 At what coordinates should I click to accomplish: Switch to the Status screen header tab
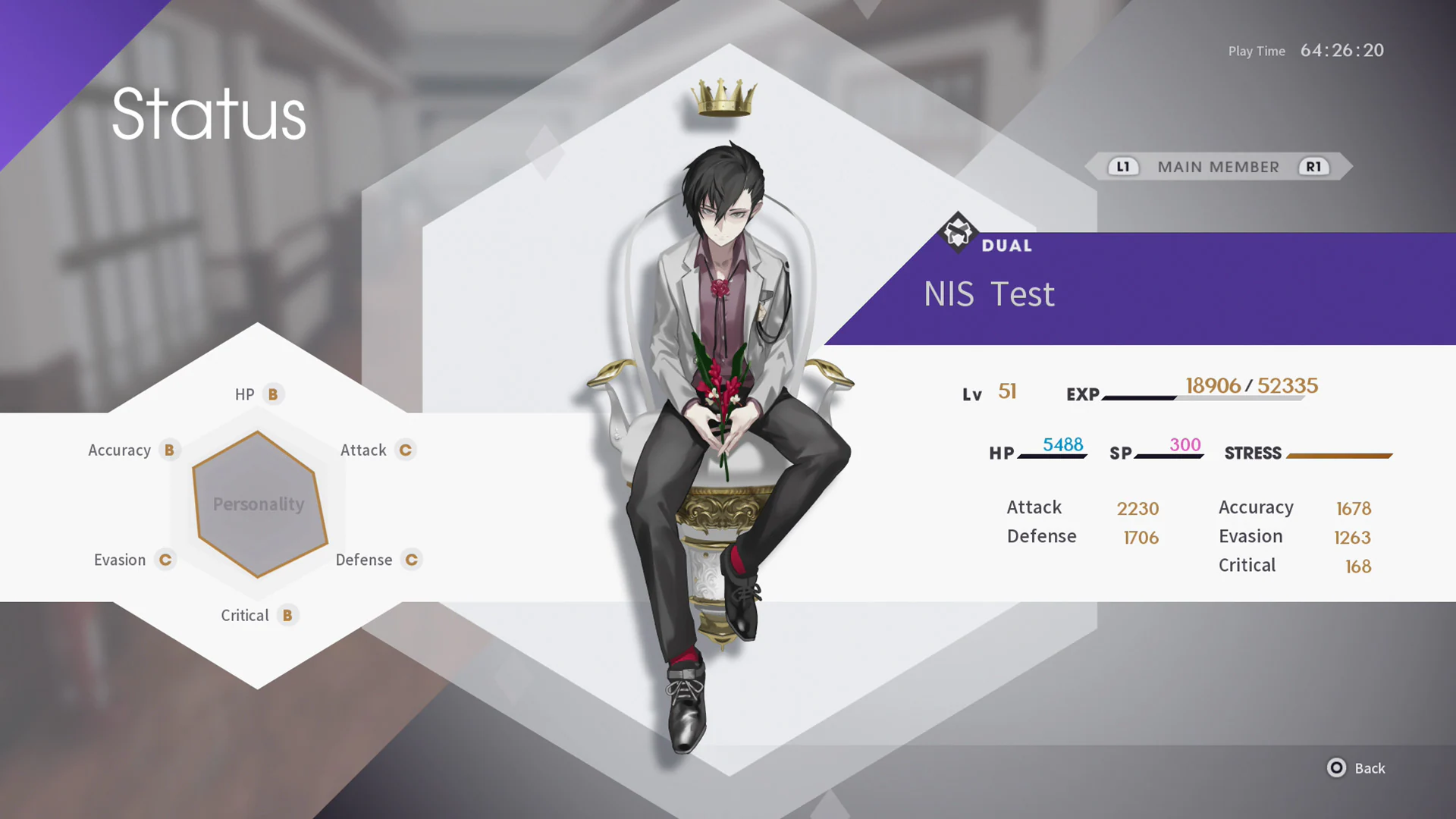[x=209, y=114]
